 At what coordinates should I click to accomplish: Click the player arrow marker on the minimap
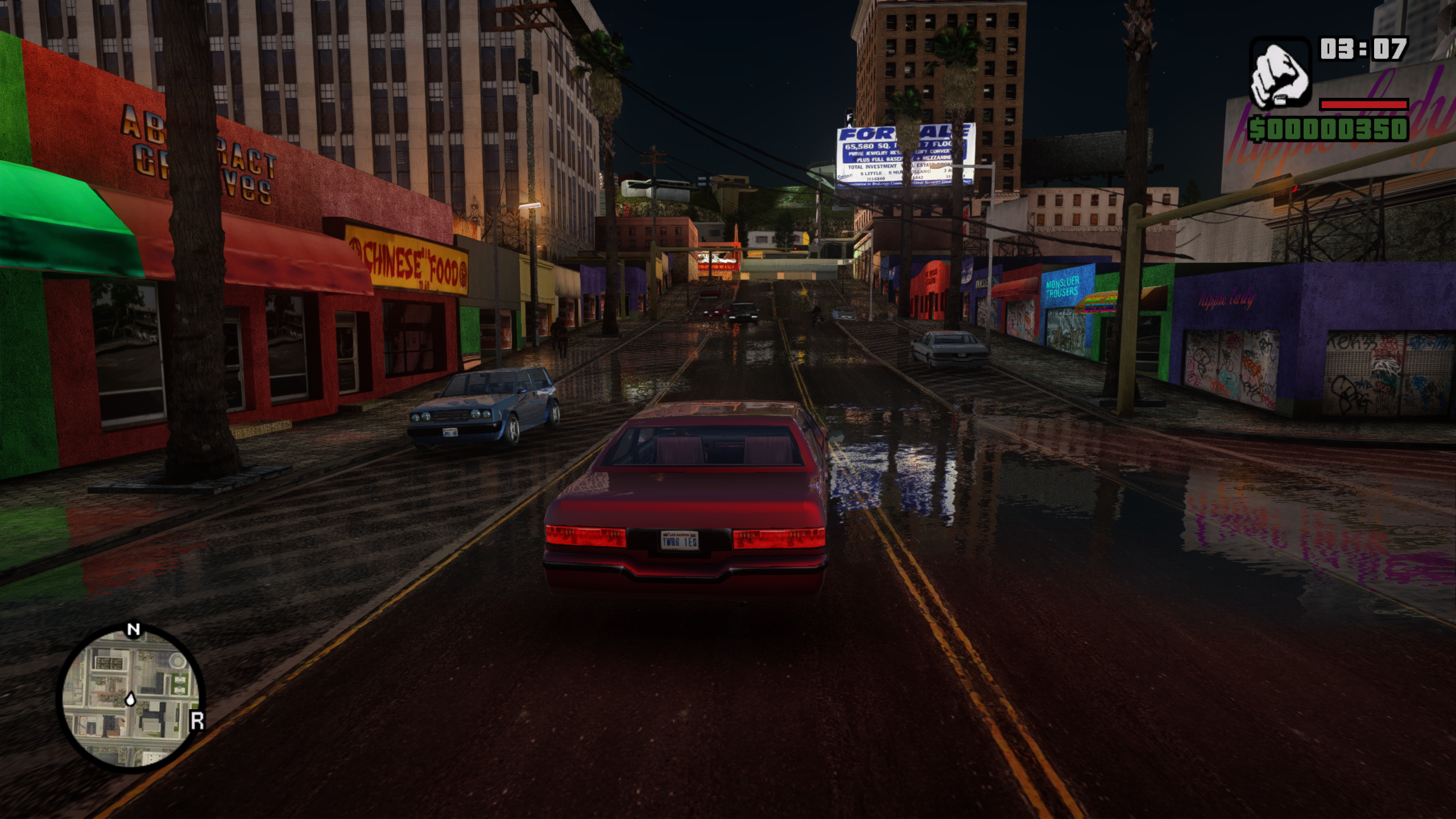tap(131, 698)
